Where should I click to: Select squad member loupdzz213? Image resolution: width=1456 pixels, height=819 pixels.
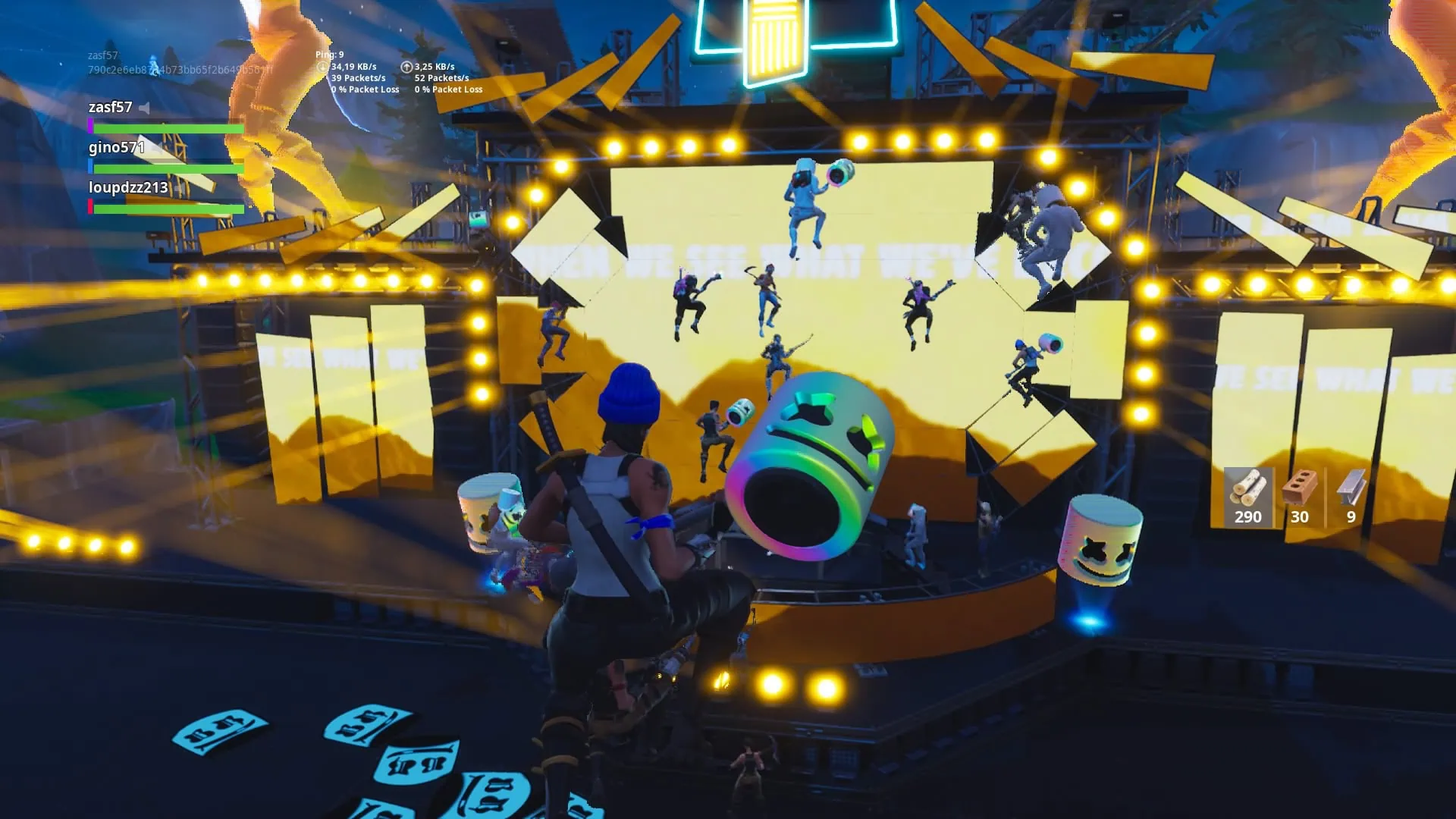127,188
